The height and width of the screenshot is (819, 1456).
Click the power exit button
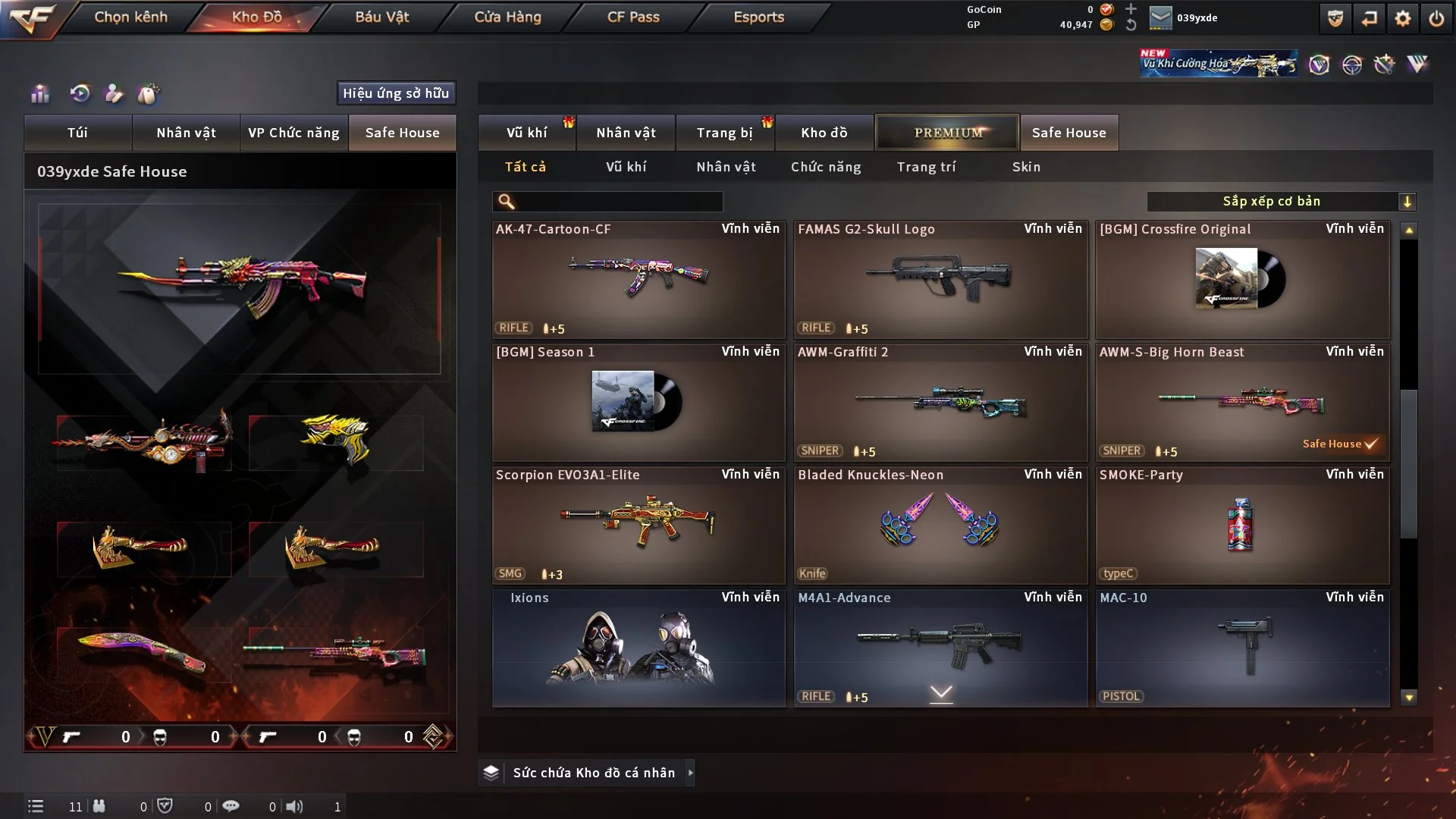click(1436, 18)
